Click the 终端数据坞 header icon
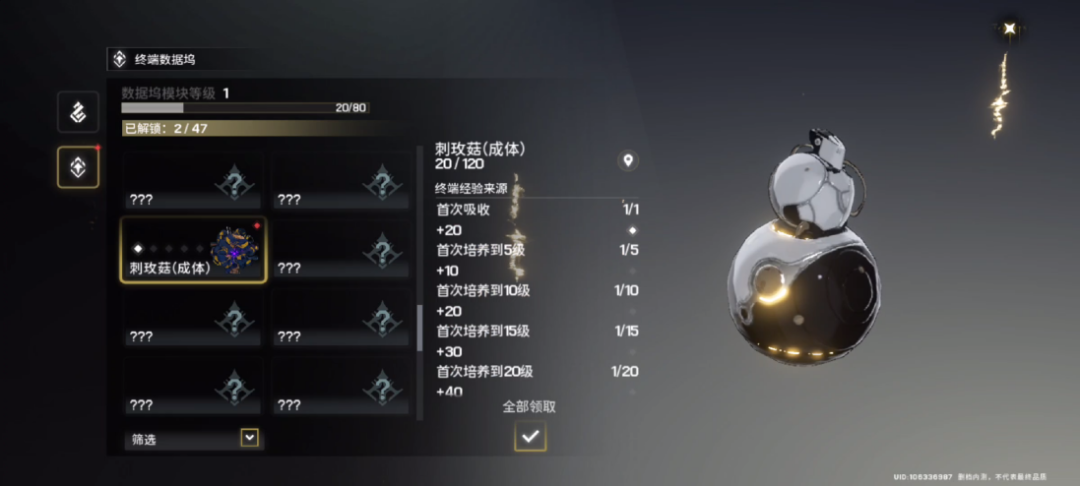 [120, 59]
